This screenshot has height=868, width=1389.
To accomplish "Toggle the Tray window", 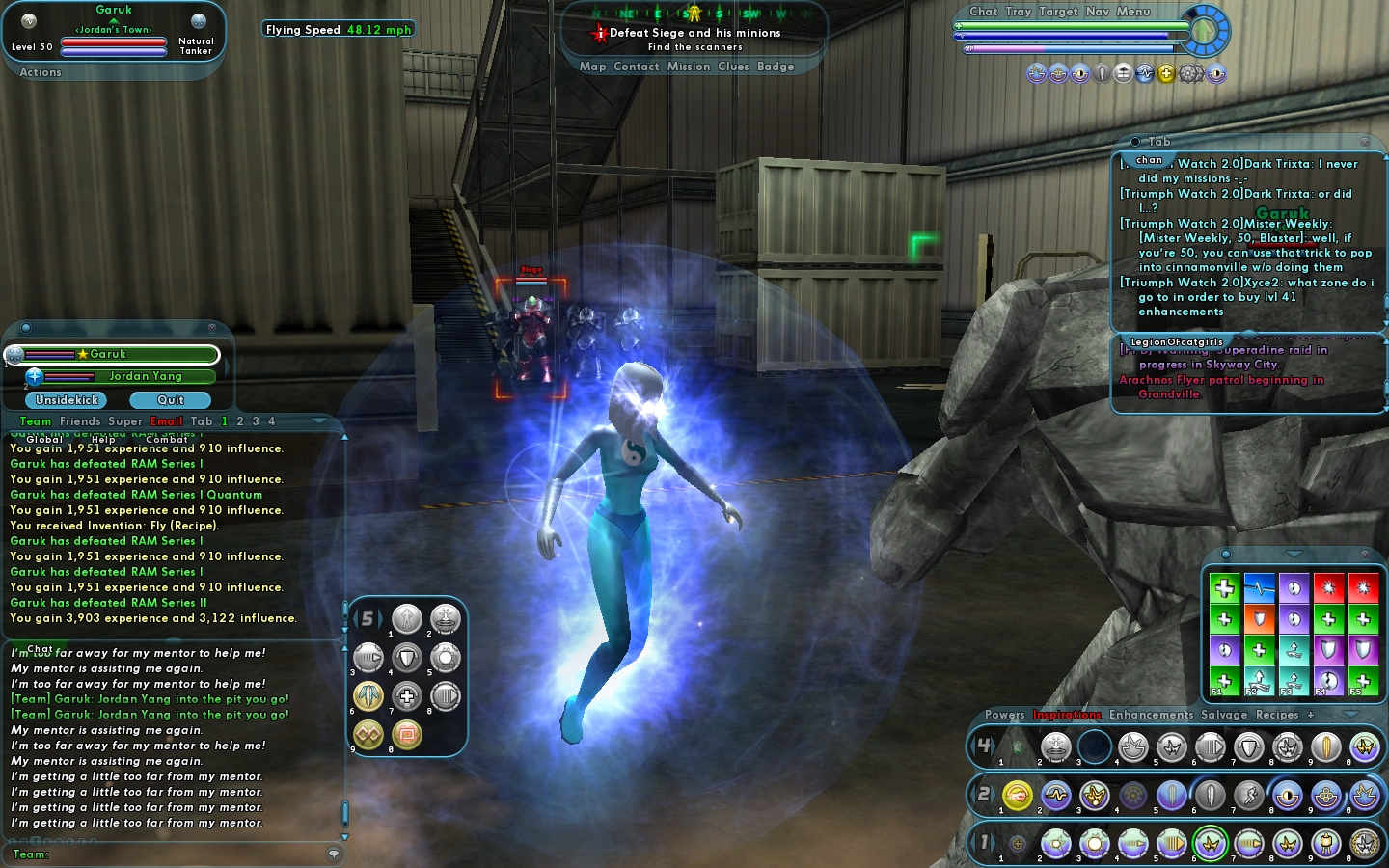I will [x=1018, y=12].
